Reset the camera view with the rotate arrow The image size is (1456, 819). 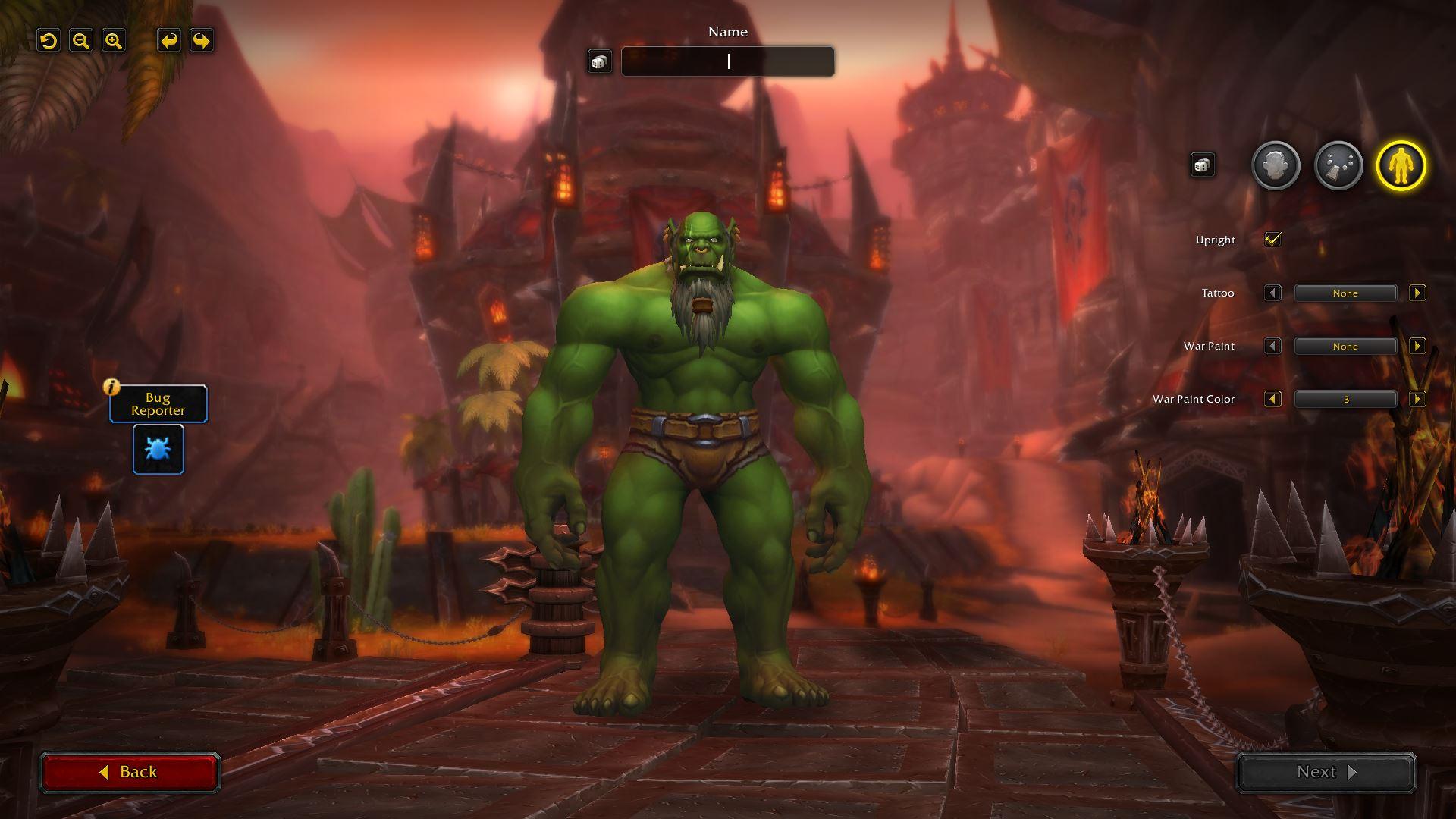coord(49,41)
